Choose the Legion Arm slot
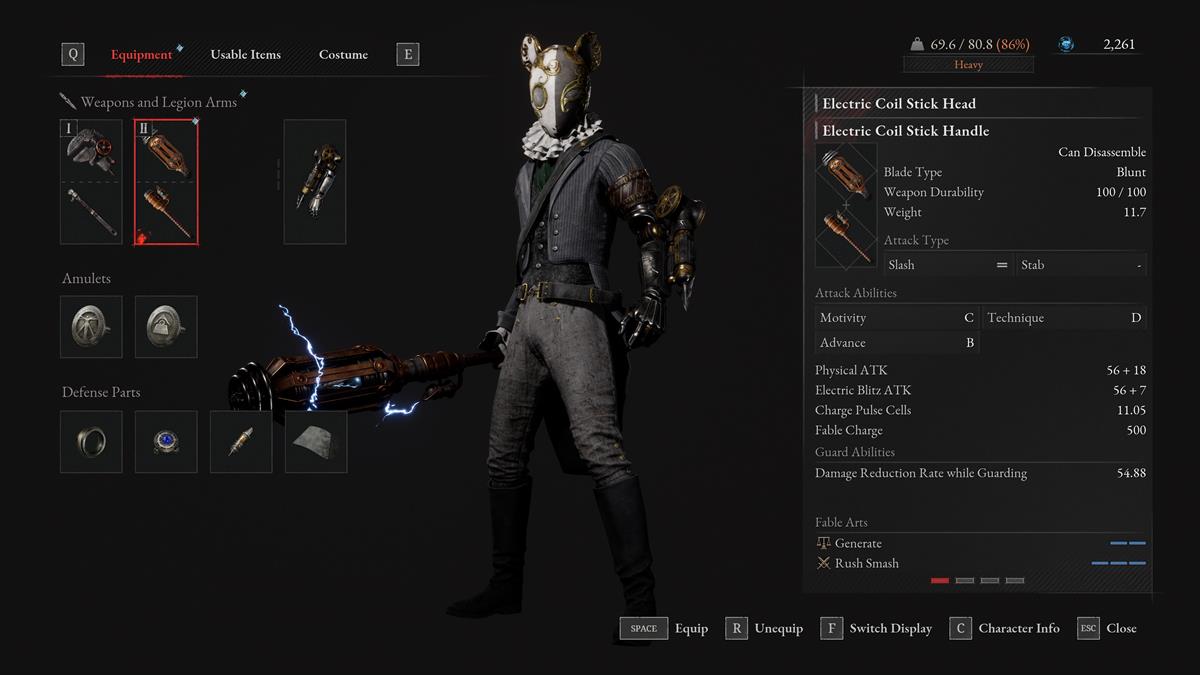The height and width of the screenshot is (675, 1200). point(315,182)
